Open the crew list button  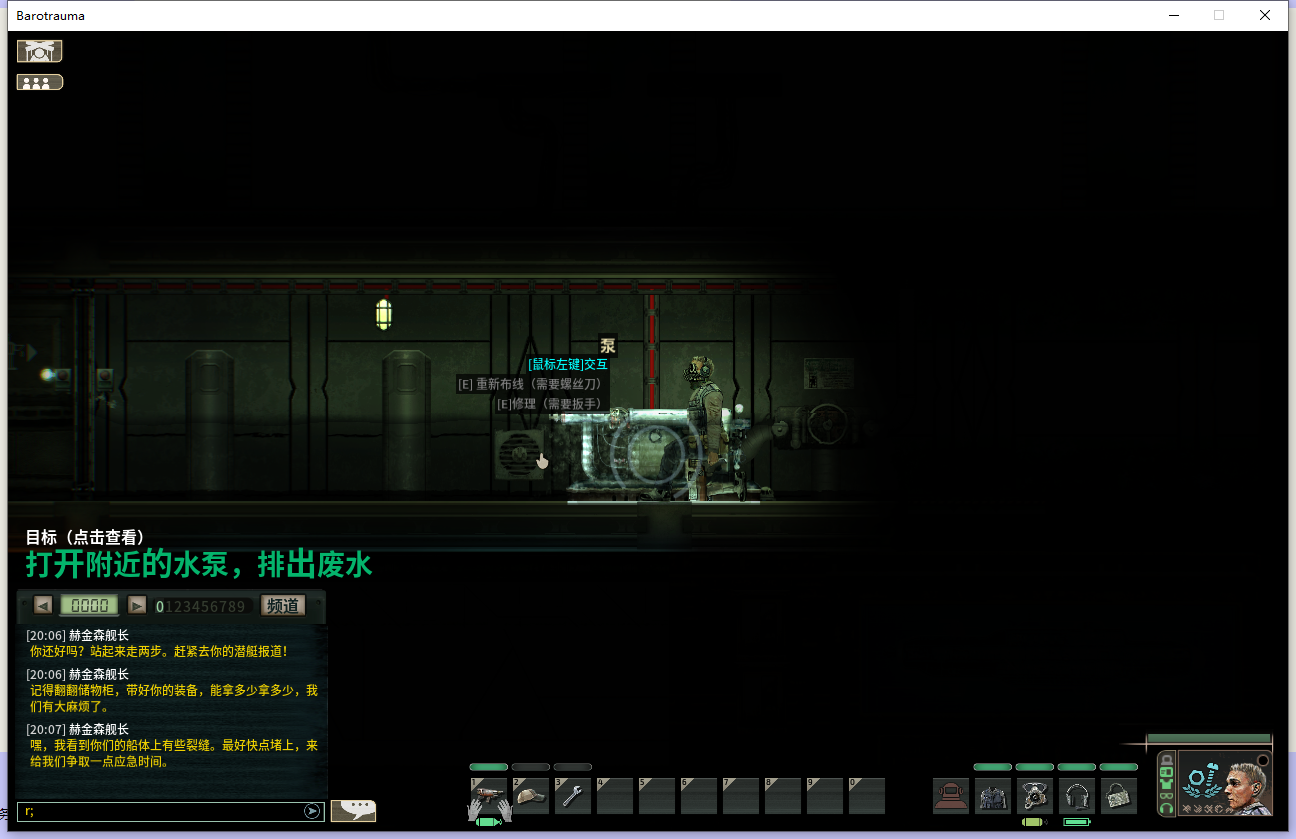[40, 82]
